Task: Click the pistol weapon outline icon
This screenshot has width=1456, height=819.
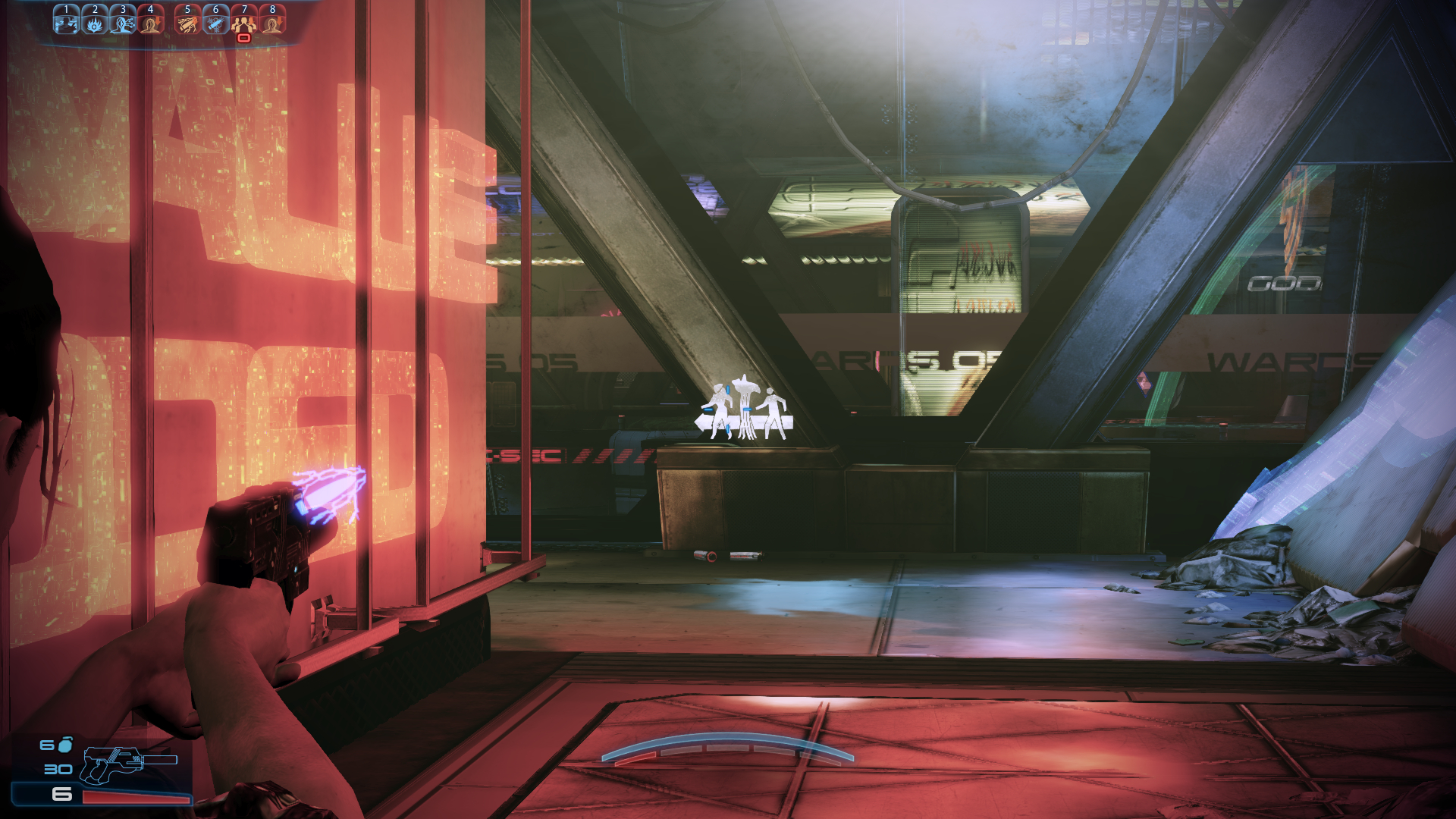Action: click(x=125, y=762)
